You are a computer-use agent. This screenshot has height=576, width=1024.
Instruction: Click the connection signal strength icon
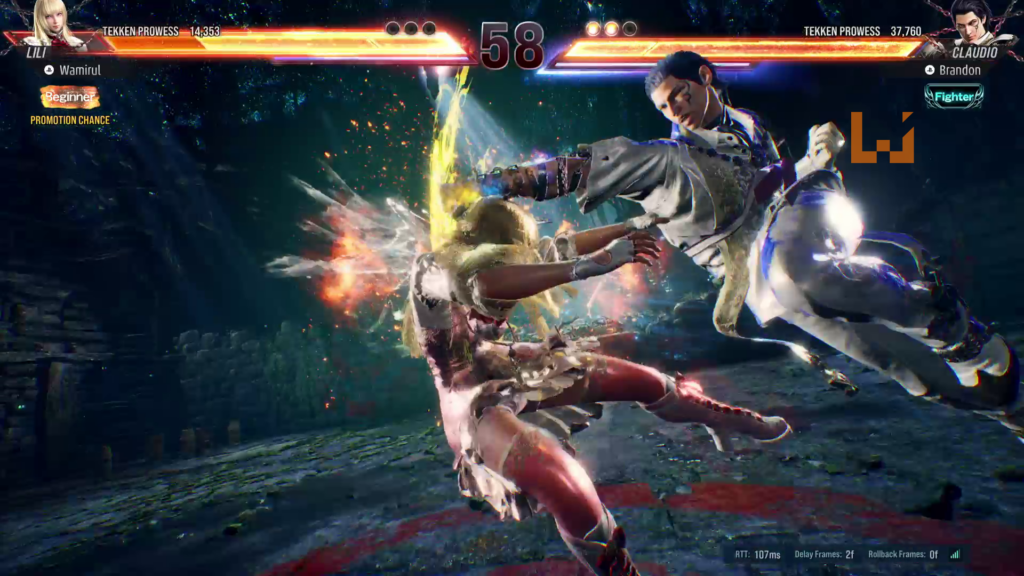click(954, 554)
